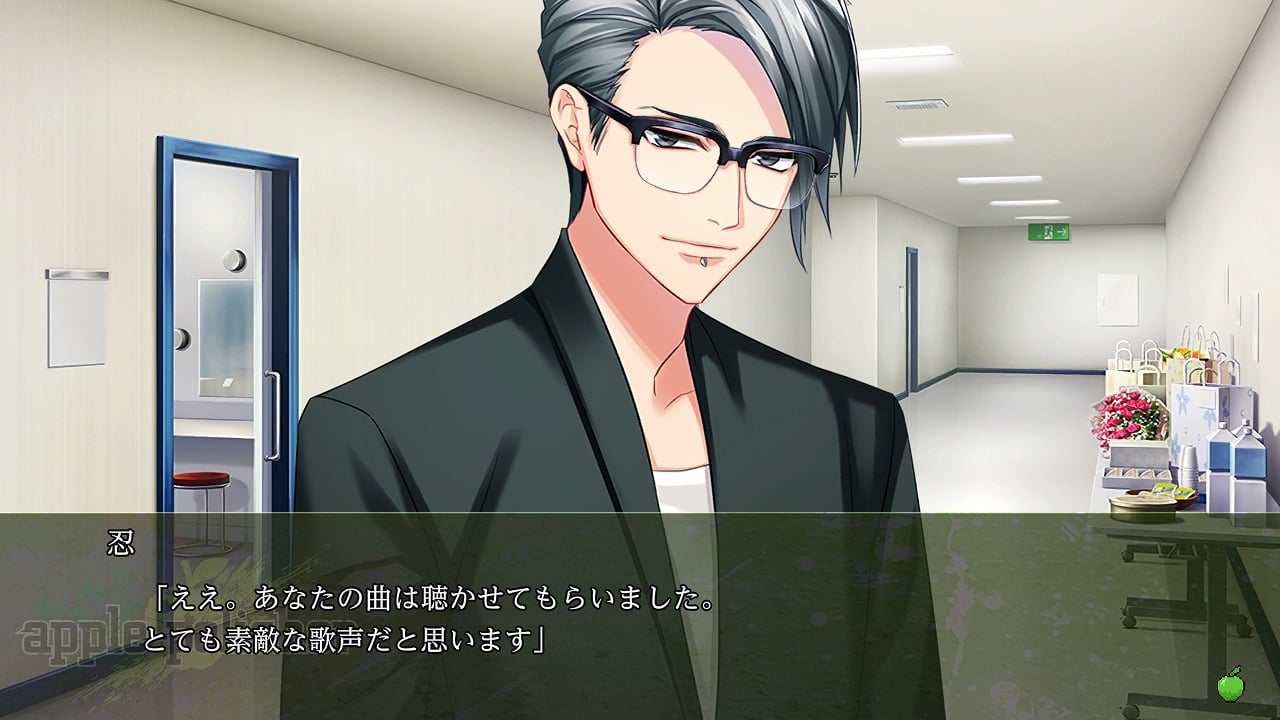1280x720 pixels.
Task: Advance the dialogue by clicking the text box
Action: tap(640, 615)
